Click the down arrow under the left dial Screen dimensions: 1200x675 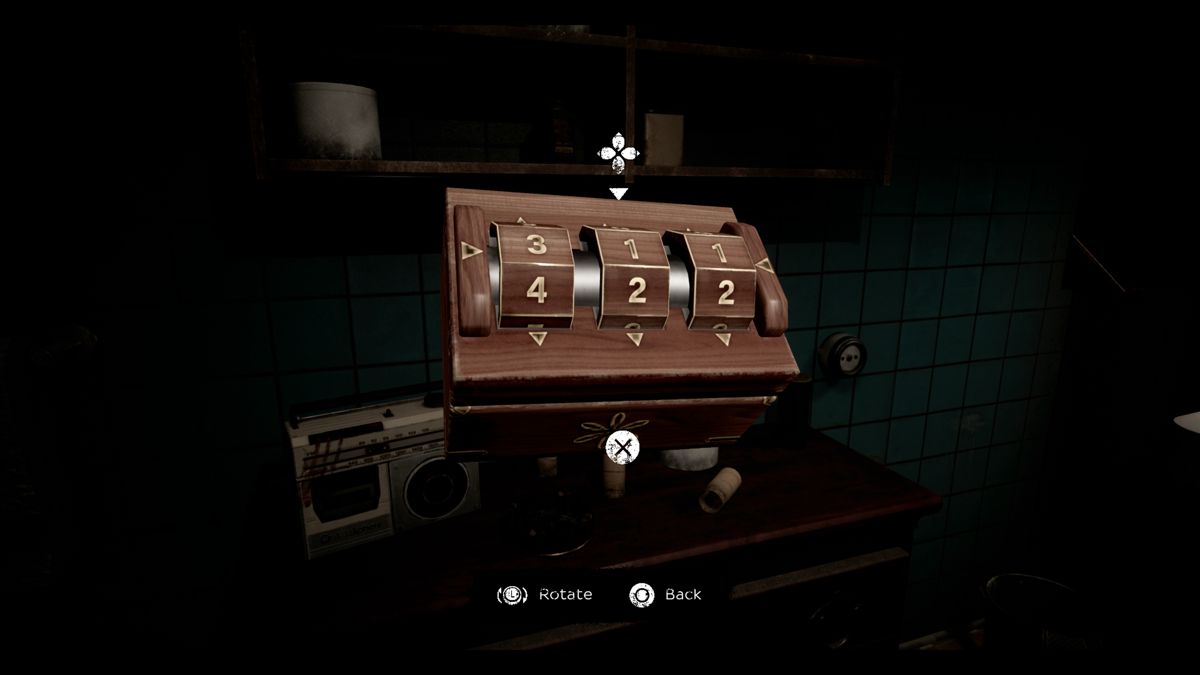[x=538, y=338]
